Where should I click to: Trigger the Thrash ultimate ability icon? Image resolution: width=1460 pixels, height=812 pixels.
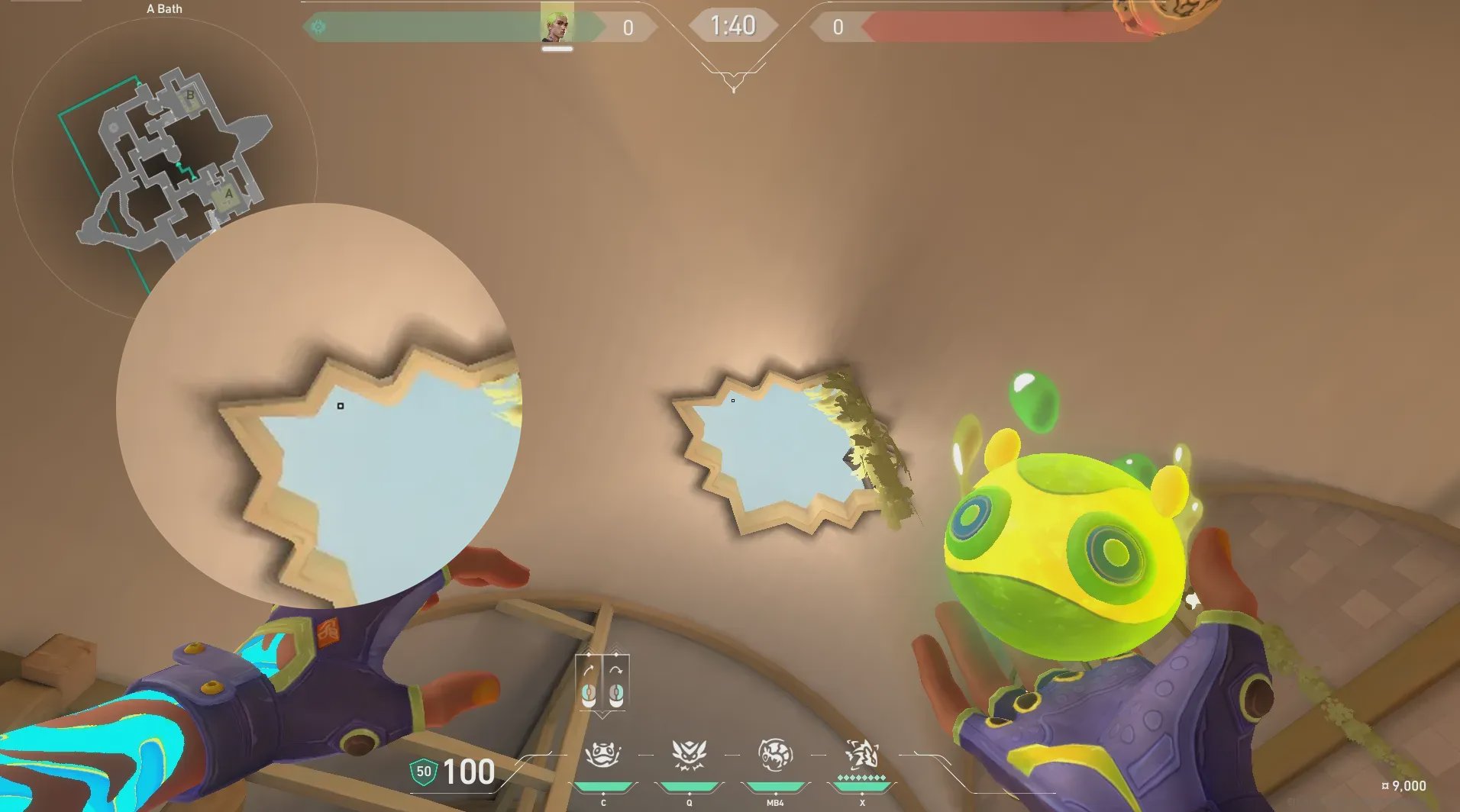(x=862, y=756)
